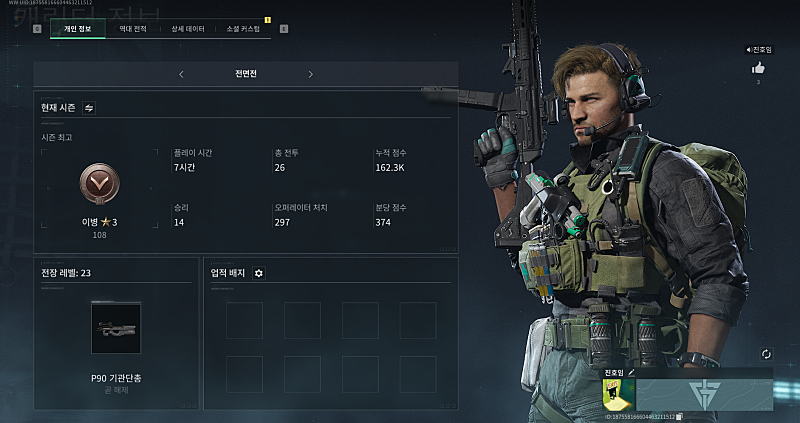Click the teal namecard banner with emblem
The height and width of the screenshot is (423, 800).
click(705, 394)
